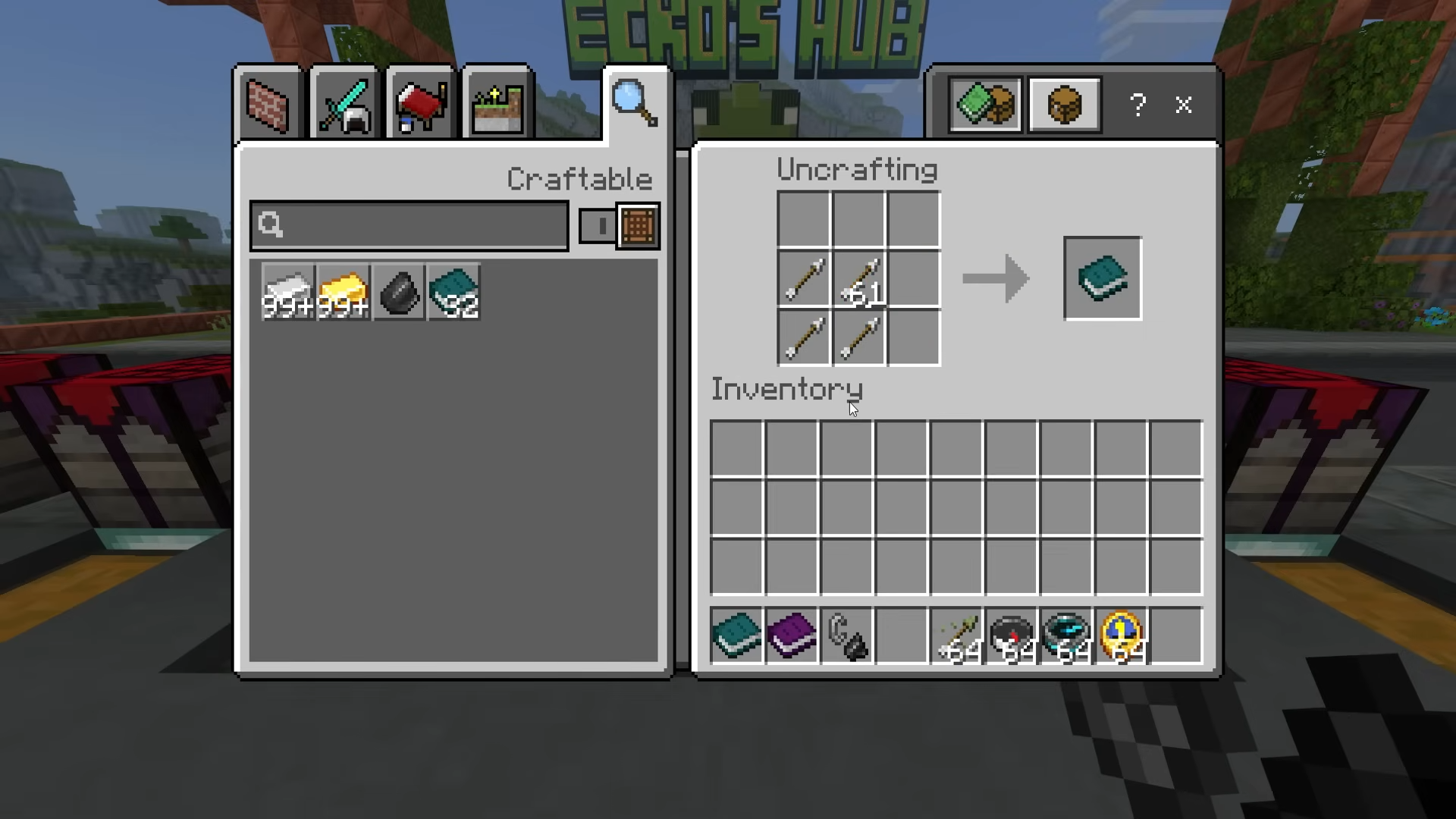Take the arrow stack marked 61 from grid
The width and height of the screenshot is (1456, 819).
tap(859, 280)
